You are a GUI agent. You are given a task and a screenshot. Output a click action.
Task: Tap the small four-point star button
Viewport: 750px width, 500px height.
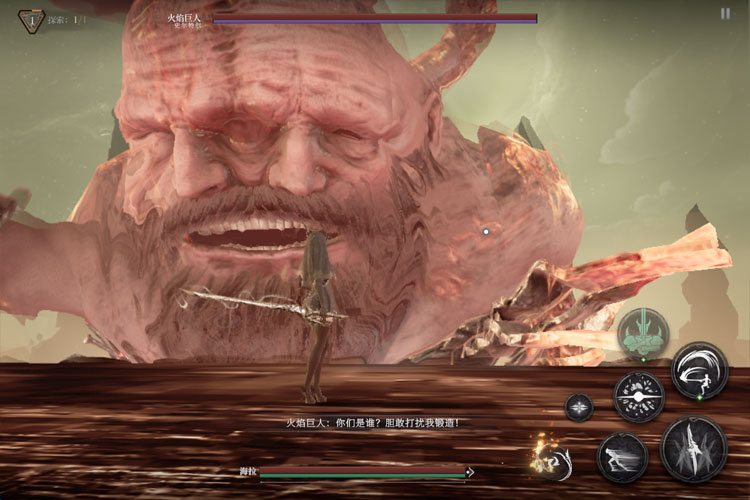point(579,407)
